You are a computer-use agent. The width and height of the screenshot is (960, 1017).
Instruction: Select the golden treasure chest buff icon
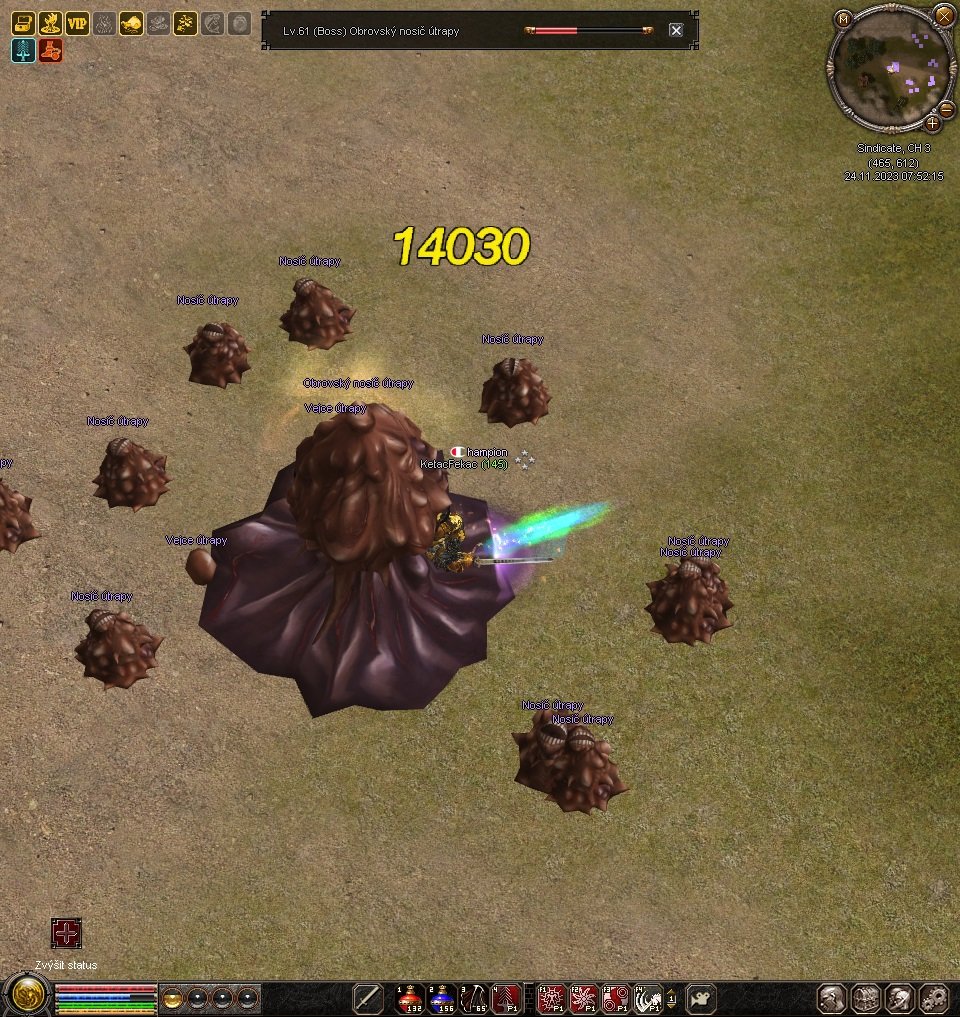pyautogui.click(x=23, y=24)
